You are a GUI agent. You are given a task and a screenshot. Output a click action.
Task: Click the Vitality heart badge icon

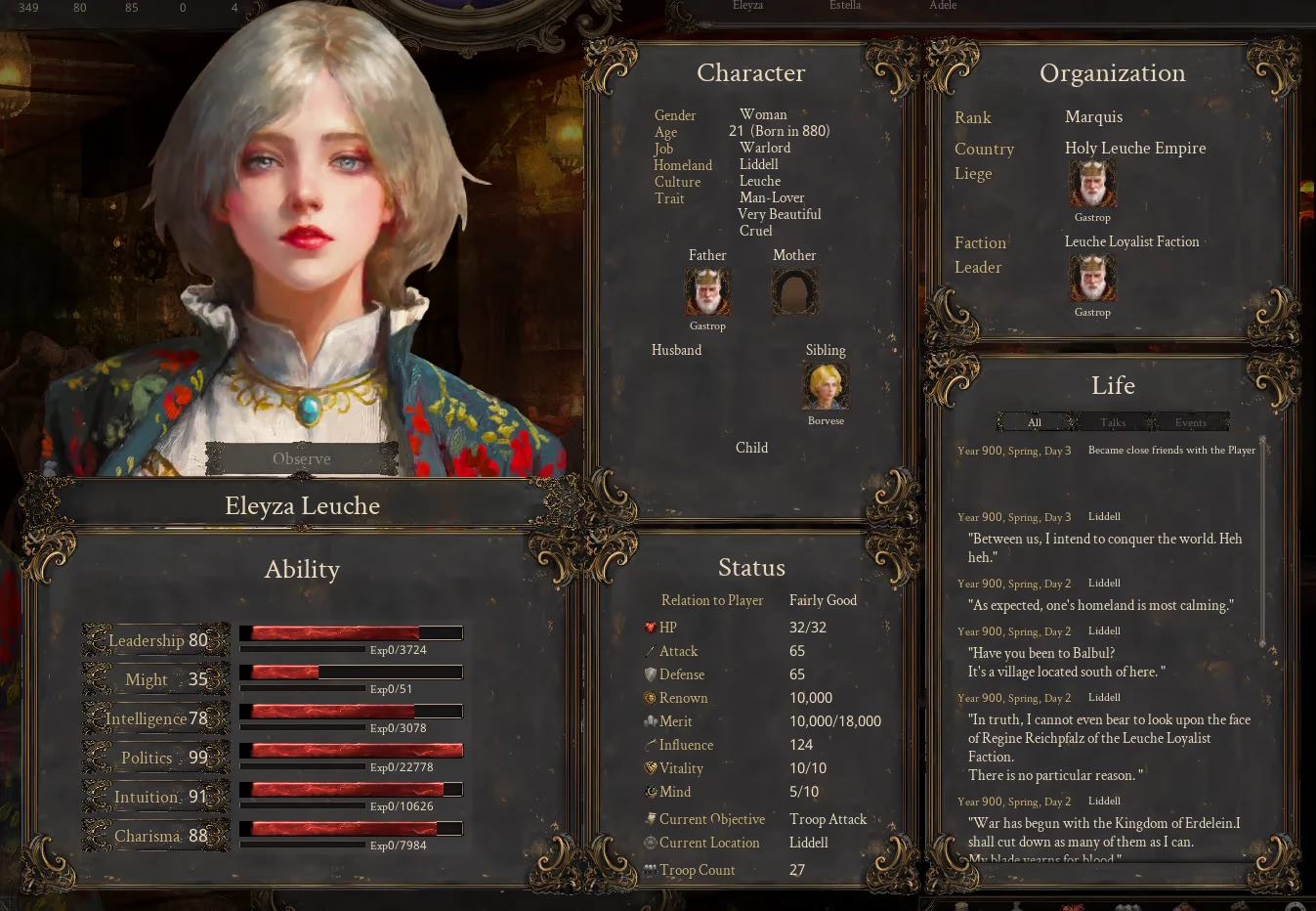650,768
